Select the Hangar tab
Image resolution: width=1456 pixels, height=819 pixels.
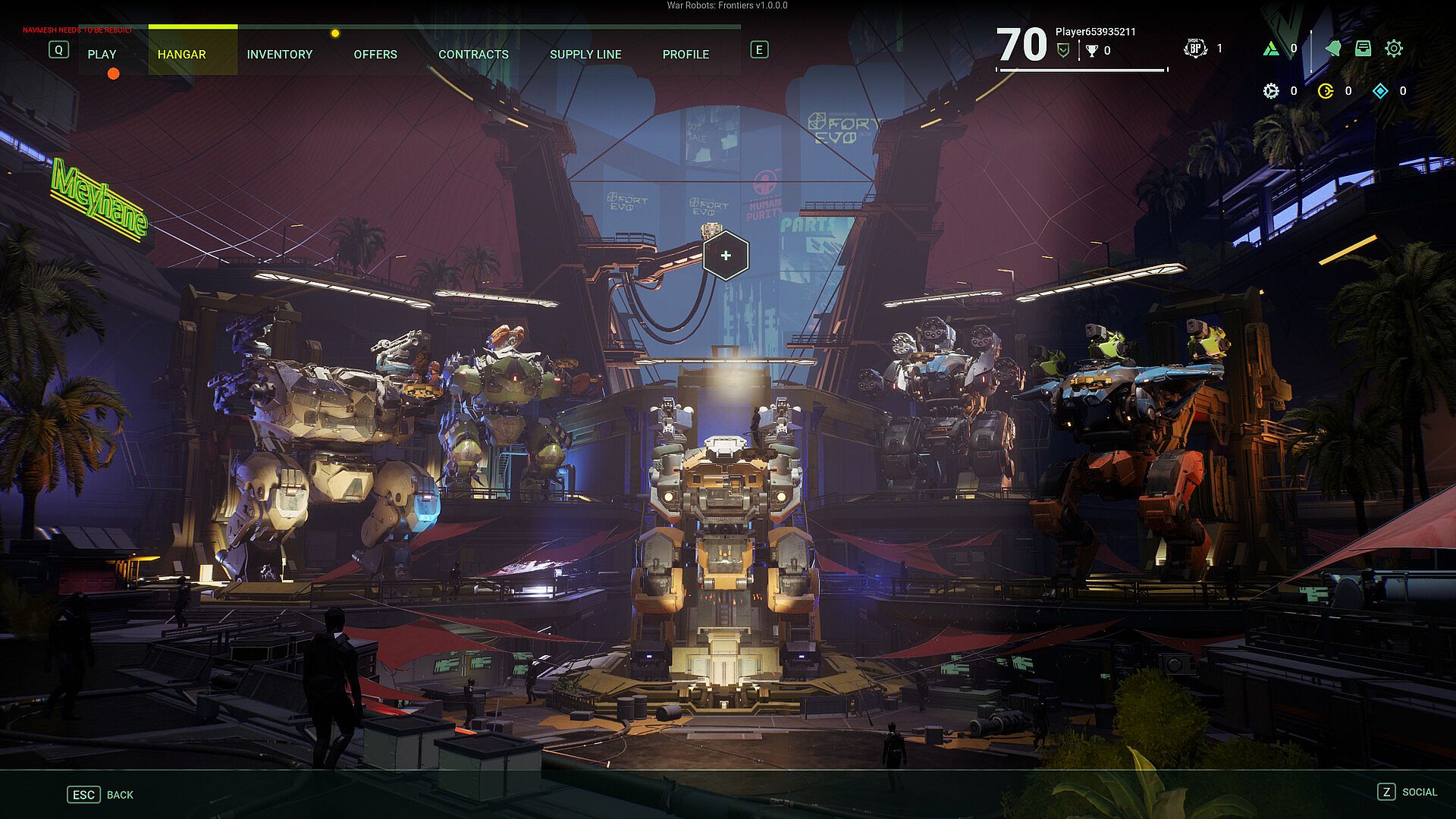(182, 55)
